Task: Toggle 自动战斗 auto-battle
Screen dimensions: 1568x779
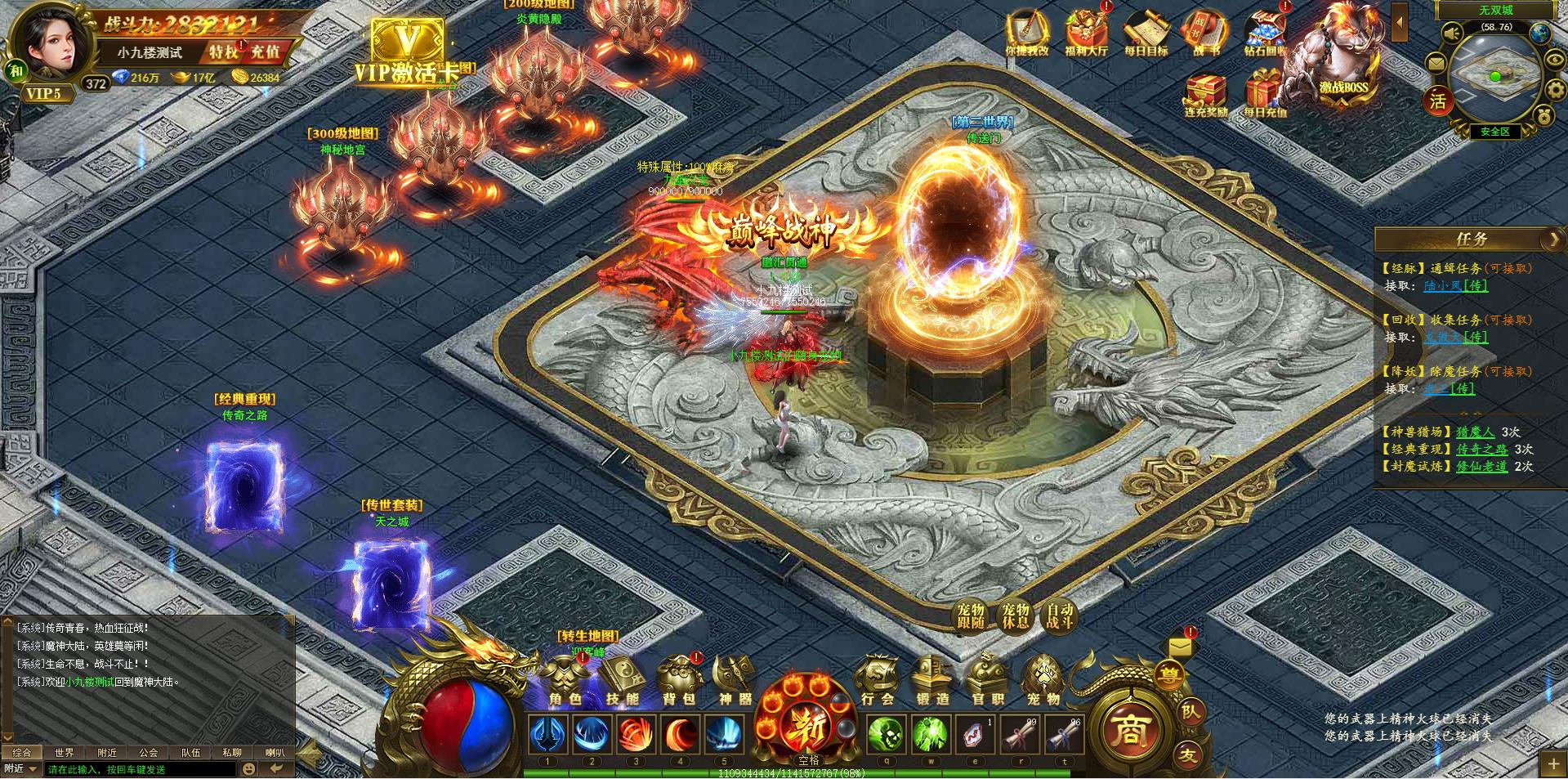Action: point(1060,616)
